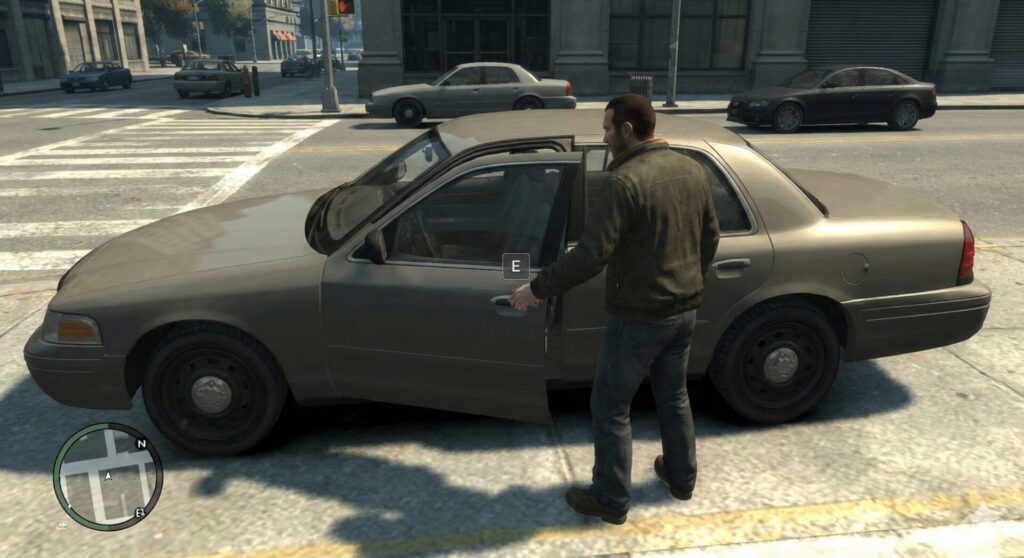Viewport: 1024px width, 558px height.
Task: Click the circular radar minimap
Action: click(x=107, y=476)
